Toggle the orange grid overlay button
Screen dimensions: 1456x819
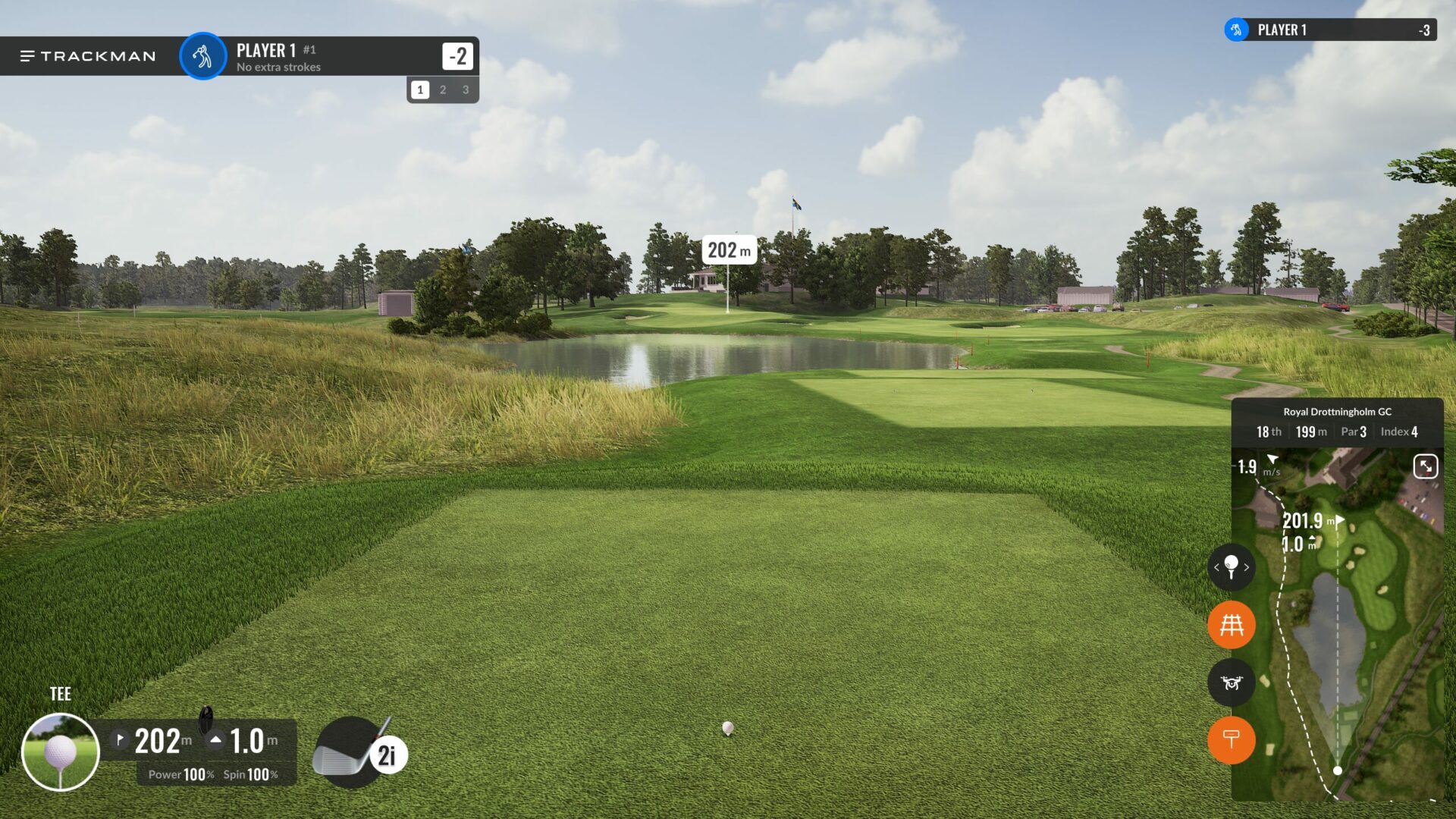tap(1231, 625)
